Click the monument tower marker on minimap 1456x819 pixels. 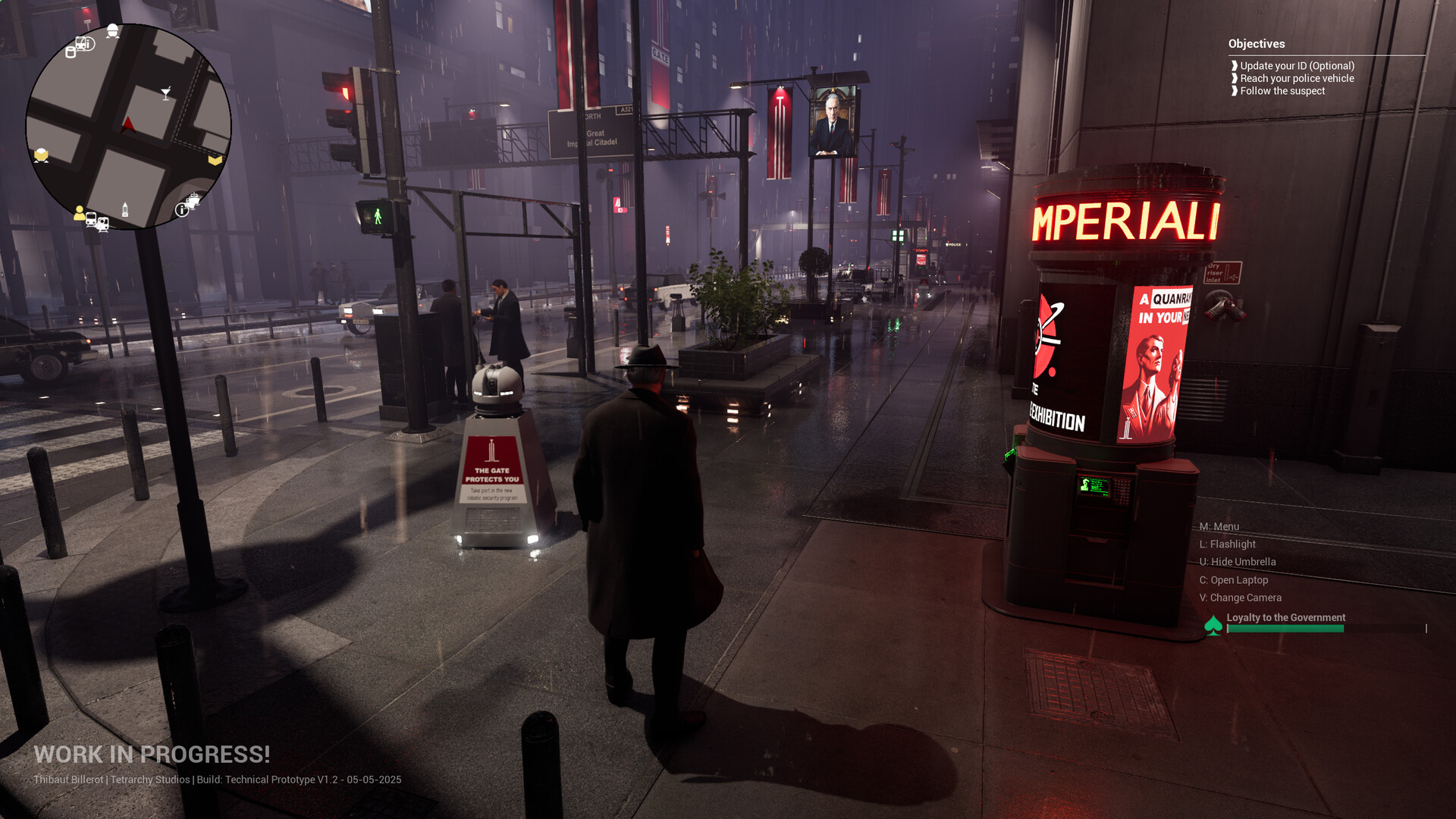coord(125,209)
